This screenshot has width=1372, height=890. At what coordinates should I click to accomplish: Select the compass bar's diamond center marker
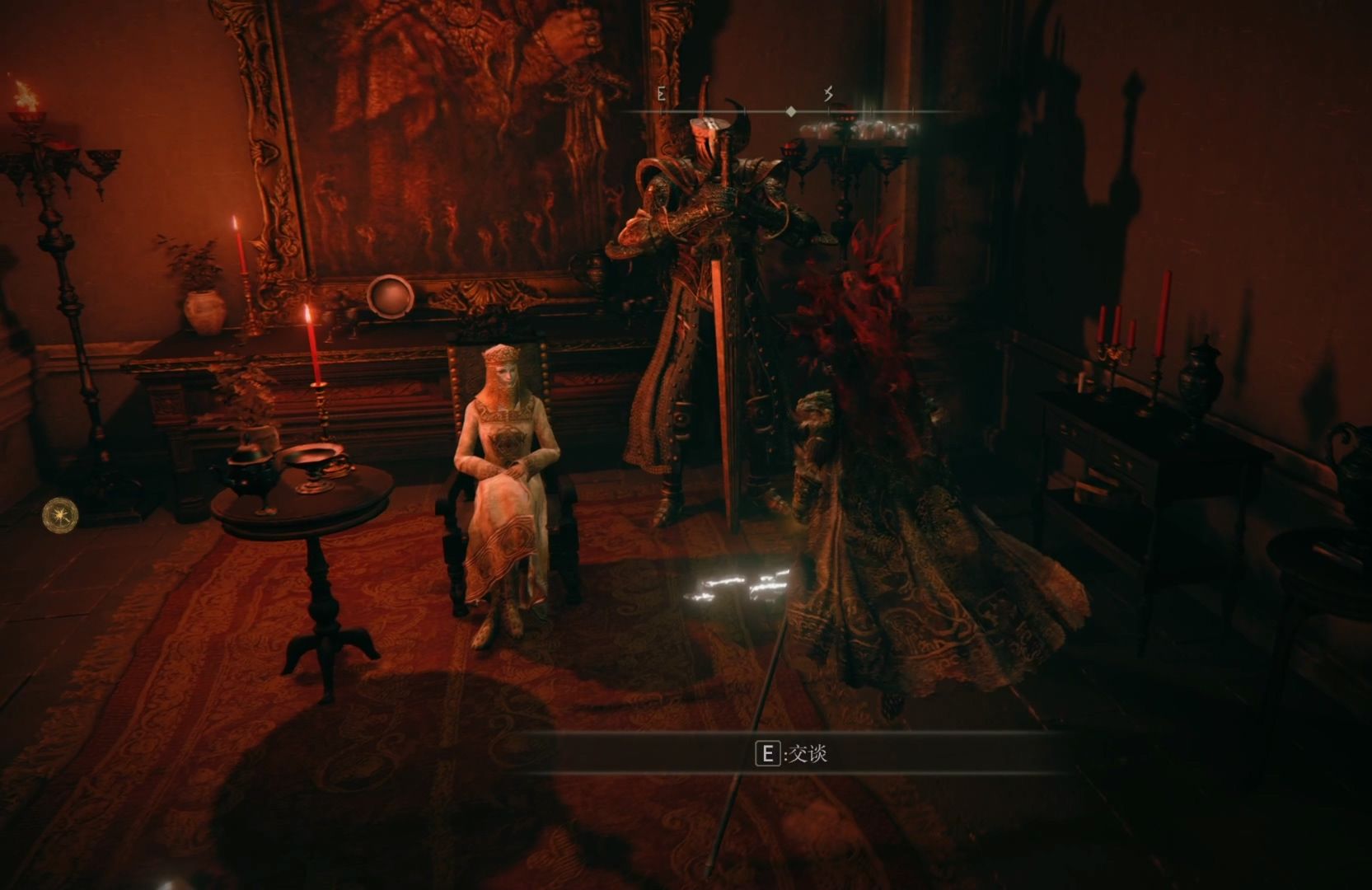[x=791, y=111]
